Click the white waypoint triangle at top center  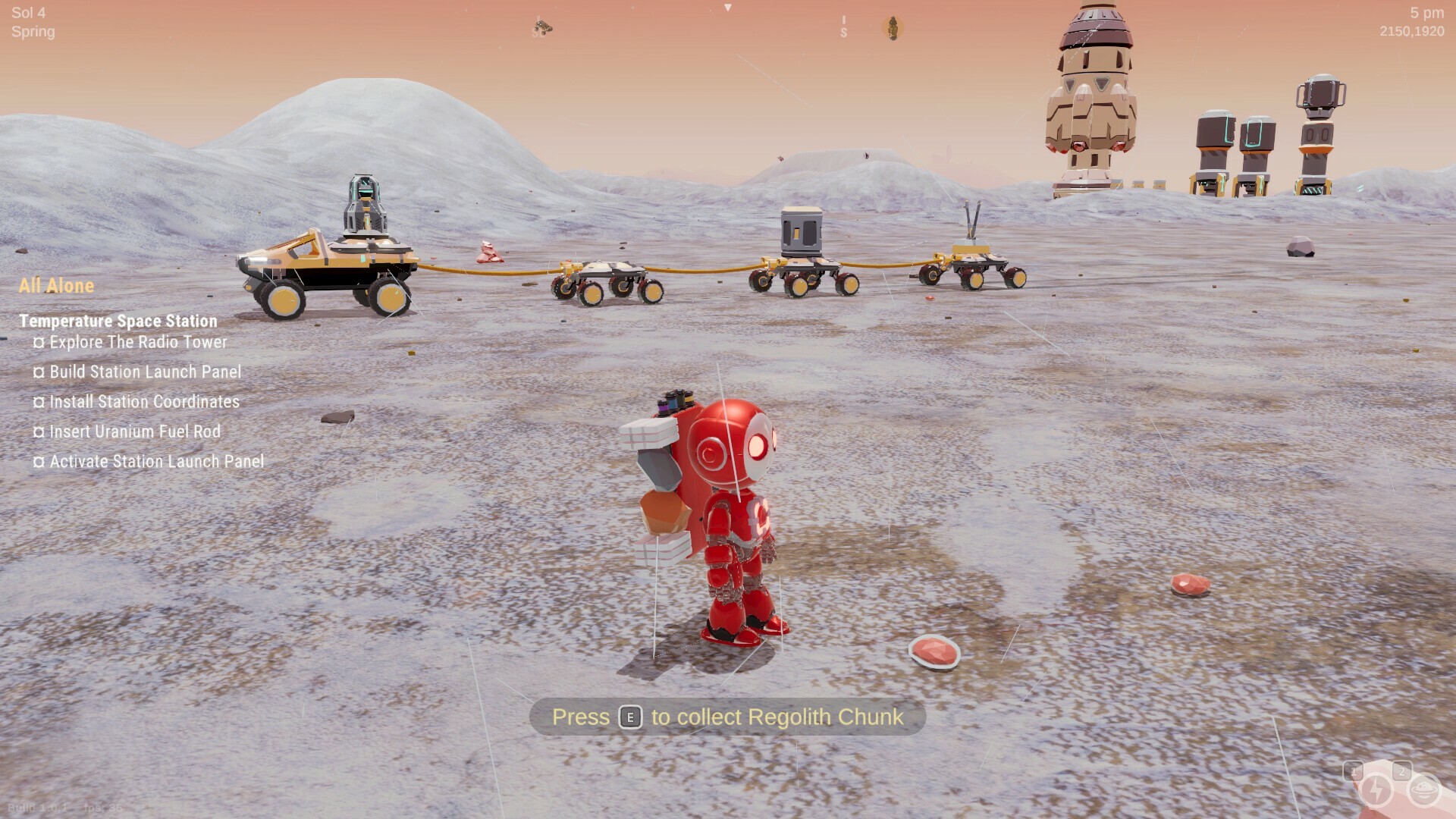728,8
